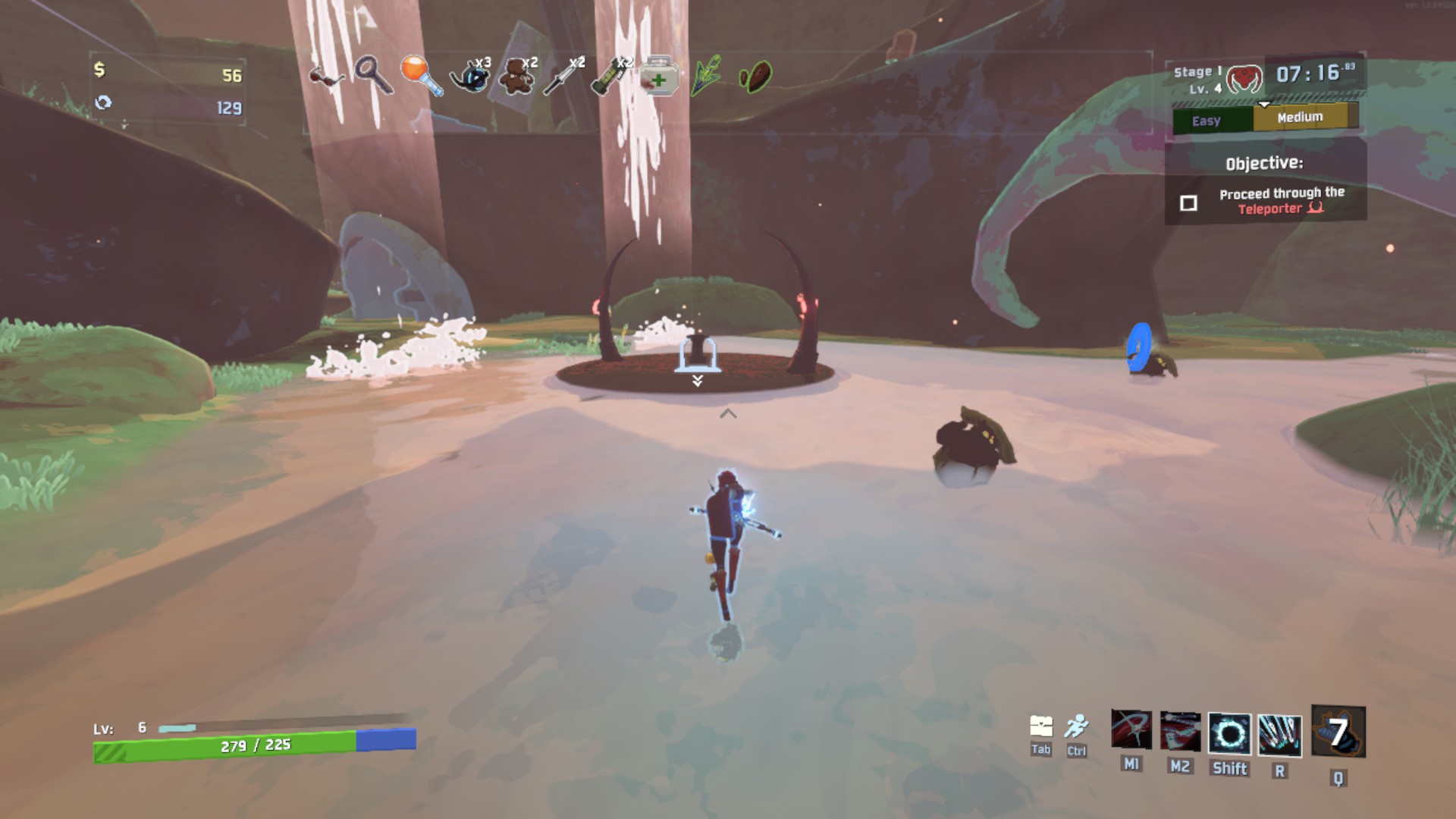Screen dimensions: 1456x819
Task: Select the red Lens-Maker's Glasses item icon
Action: tap(327, 77)
